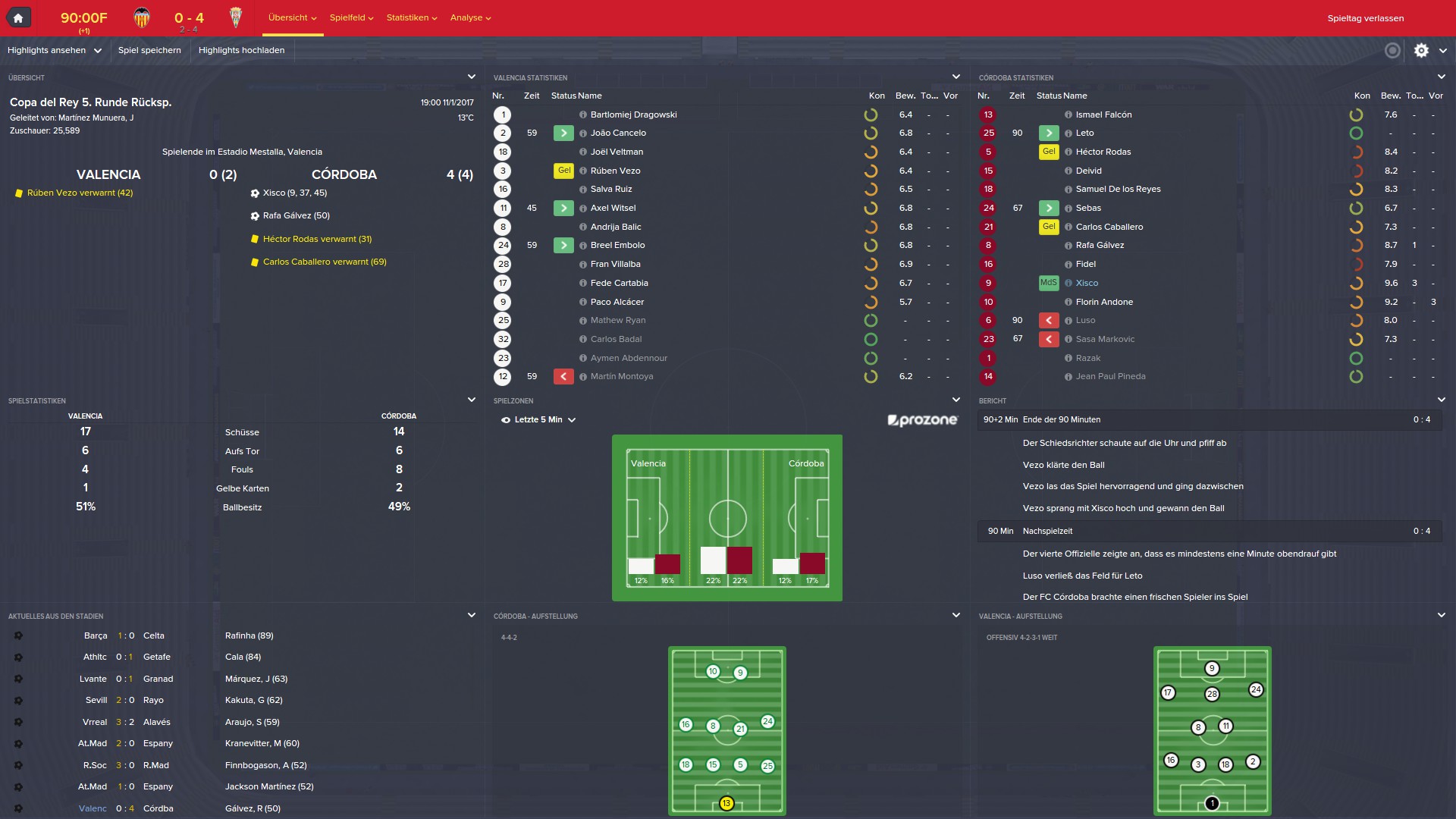1456x819 pixels.
Task: Leave match day via Spieltag verlassen
Action: tap(1365, 18)
